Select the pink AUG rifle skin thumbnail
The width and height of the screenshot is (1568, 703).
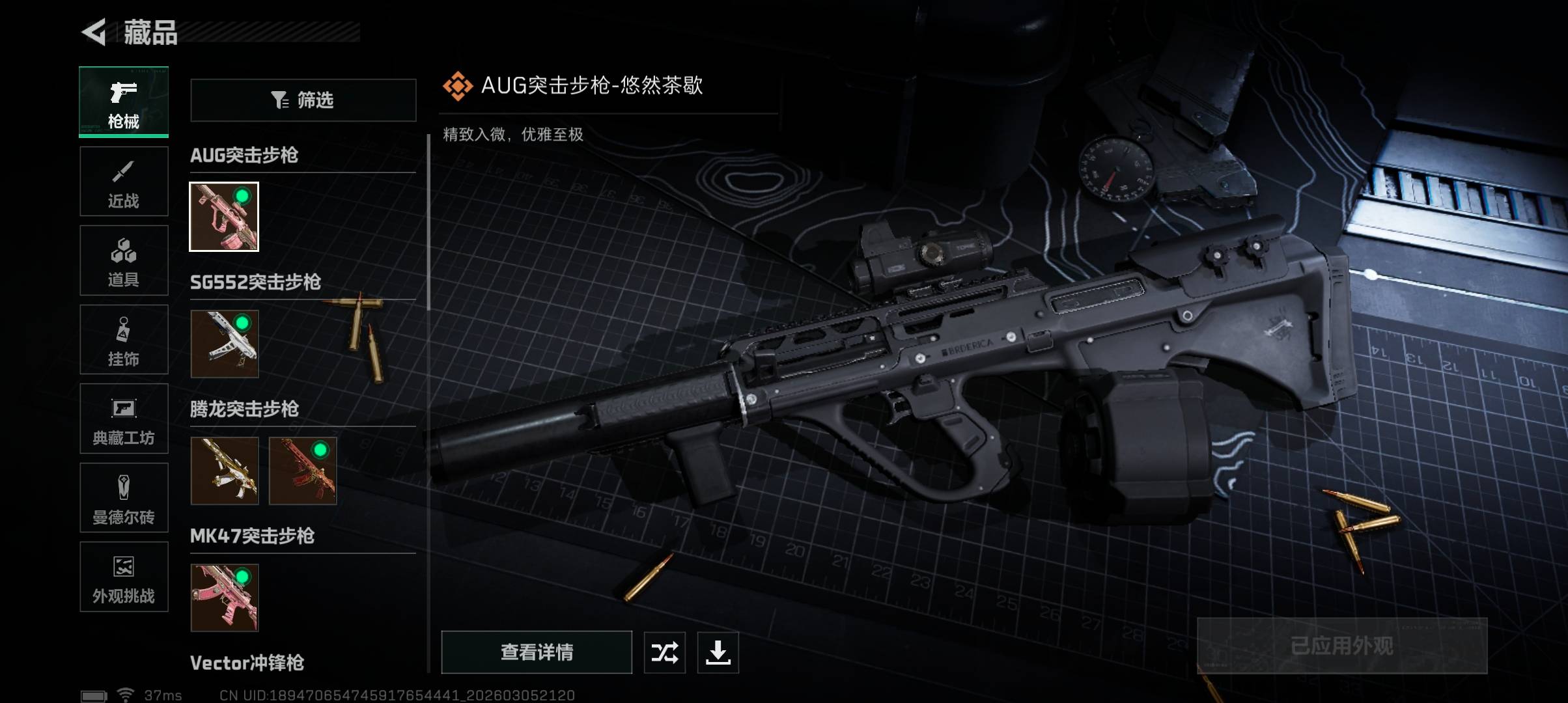tap(224, 217)
